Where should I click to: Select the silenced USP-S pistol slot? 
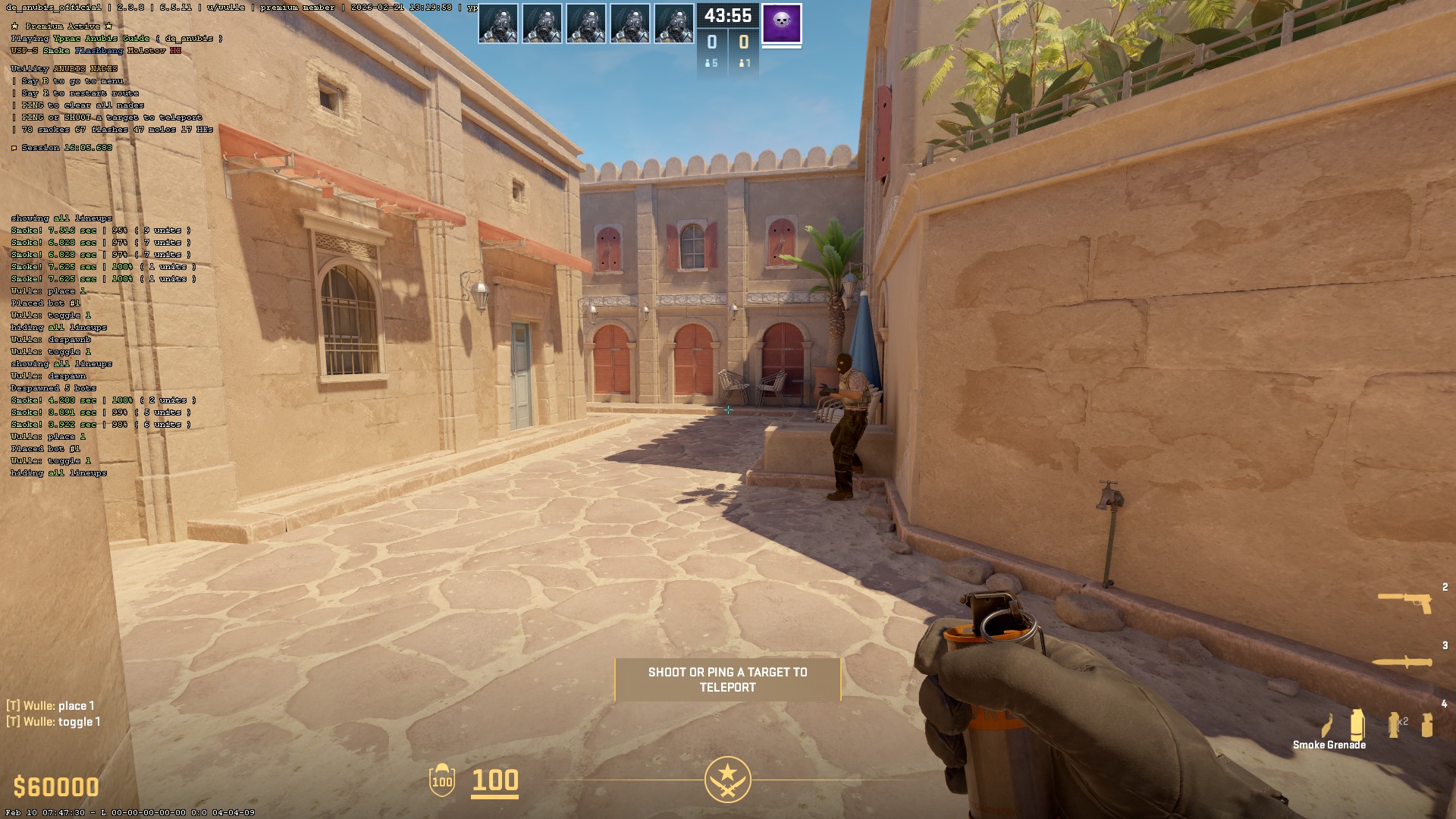(x=1404, y=602)
